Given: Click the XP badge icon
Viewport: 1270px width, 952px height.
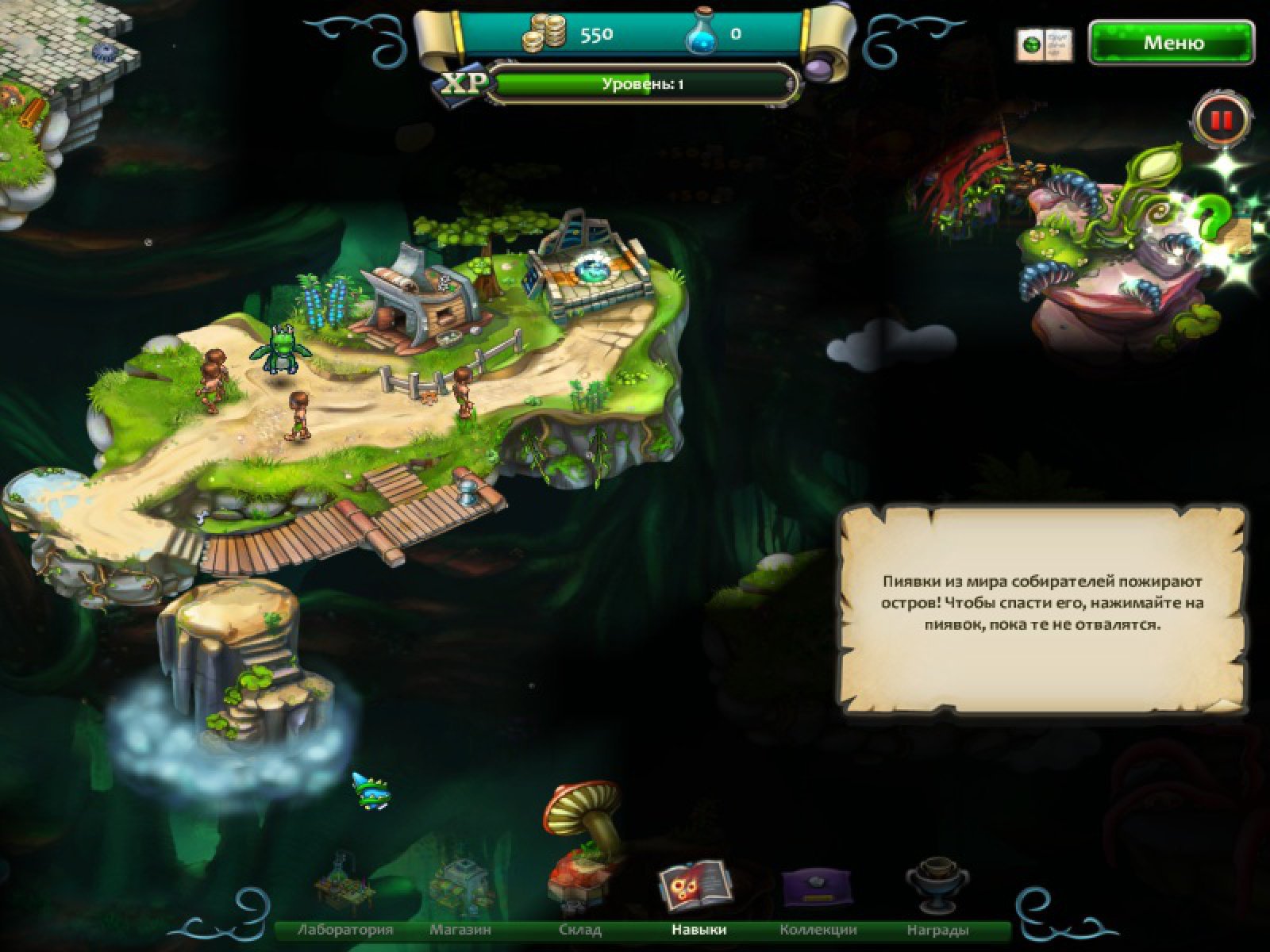Looking at the screenshot, I should 462,84.
